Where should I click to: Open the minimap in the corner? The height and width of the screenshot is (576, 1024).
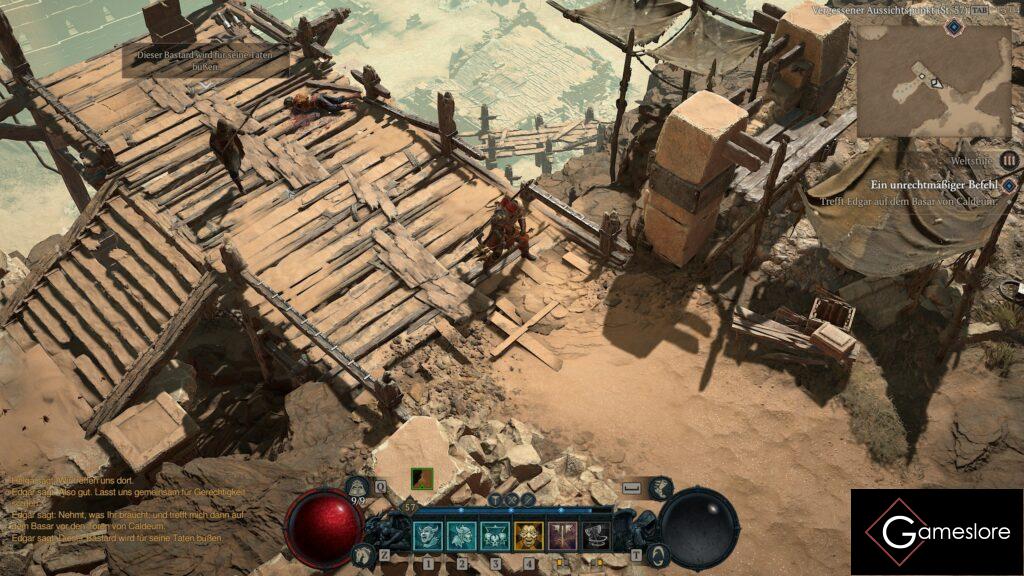coord(935,82)
